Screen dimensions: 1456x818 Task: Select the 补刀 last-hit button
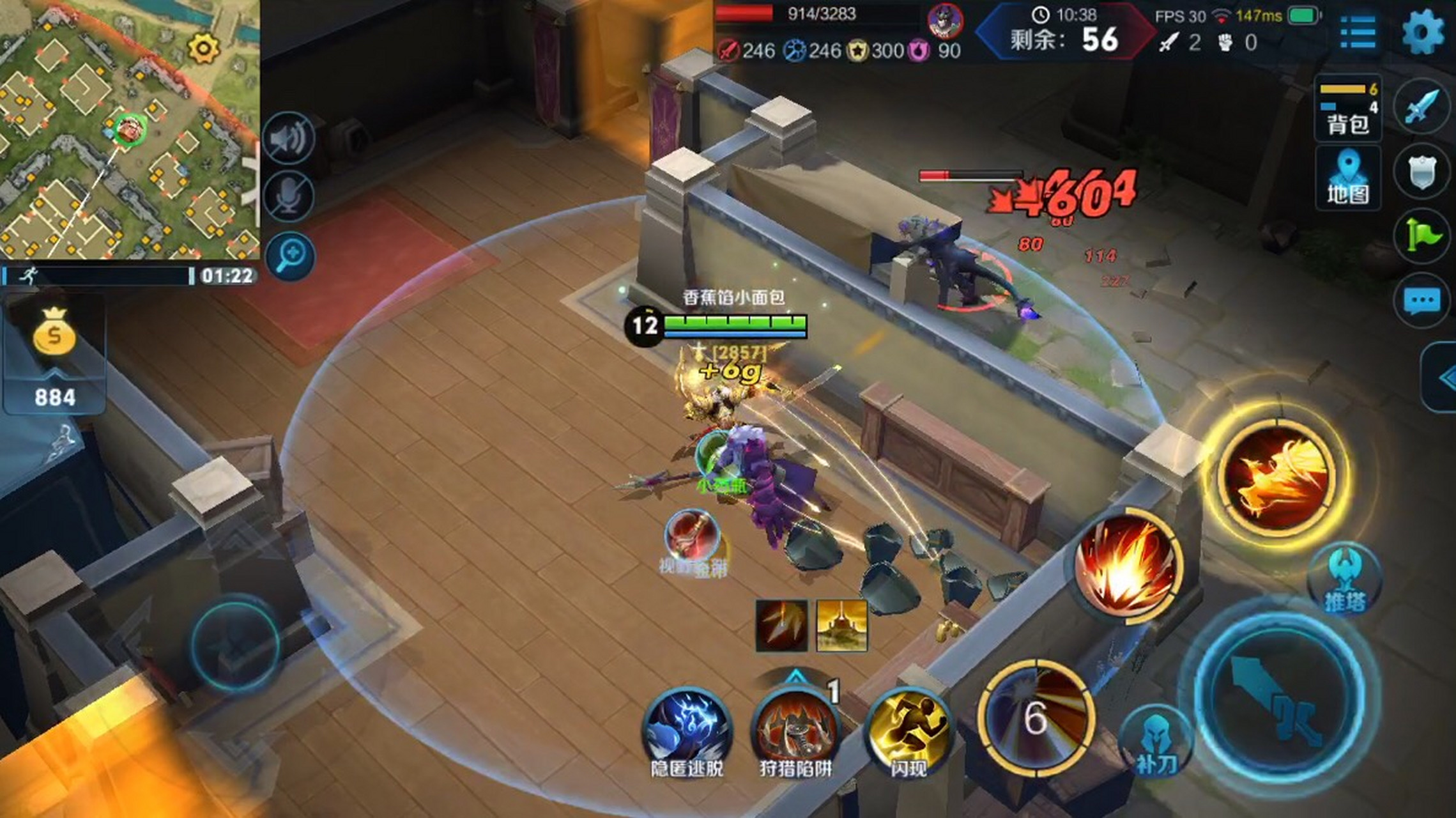[x=1155, y=741]
